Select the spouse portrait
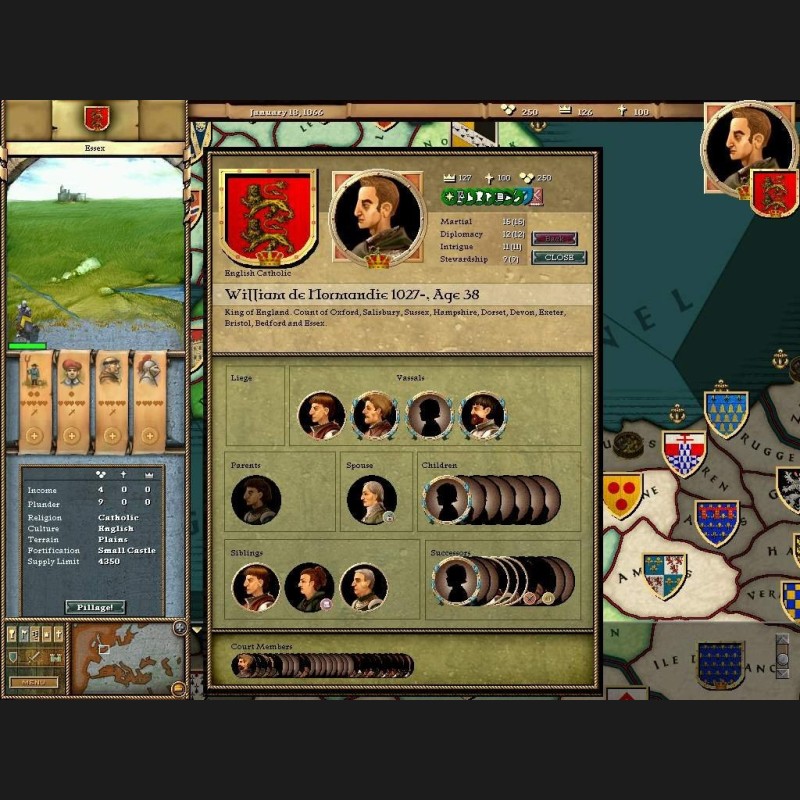800x800 pixels. point(371,499)
